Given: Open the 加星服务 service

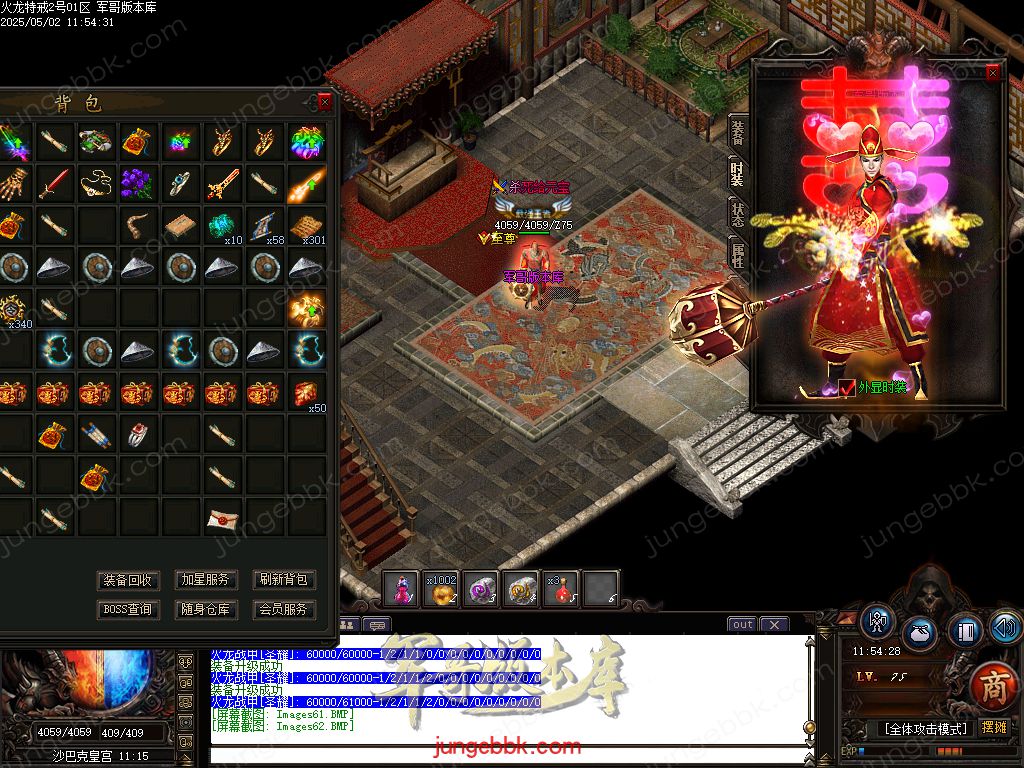Looking at the screenshot, I should pos(206,580).
